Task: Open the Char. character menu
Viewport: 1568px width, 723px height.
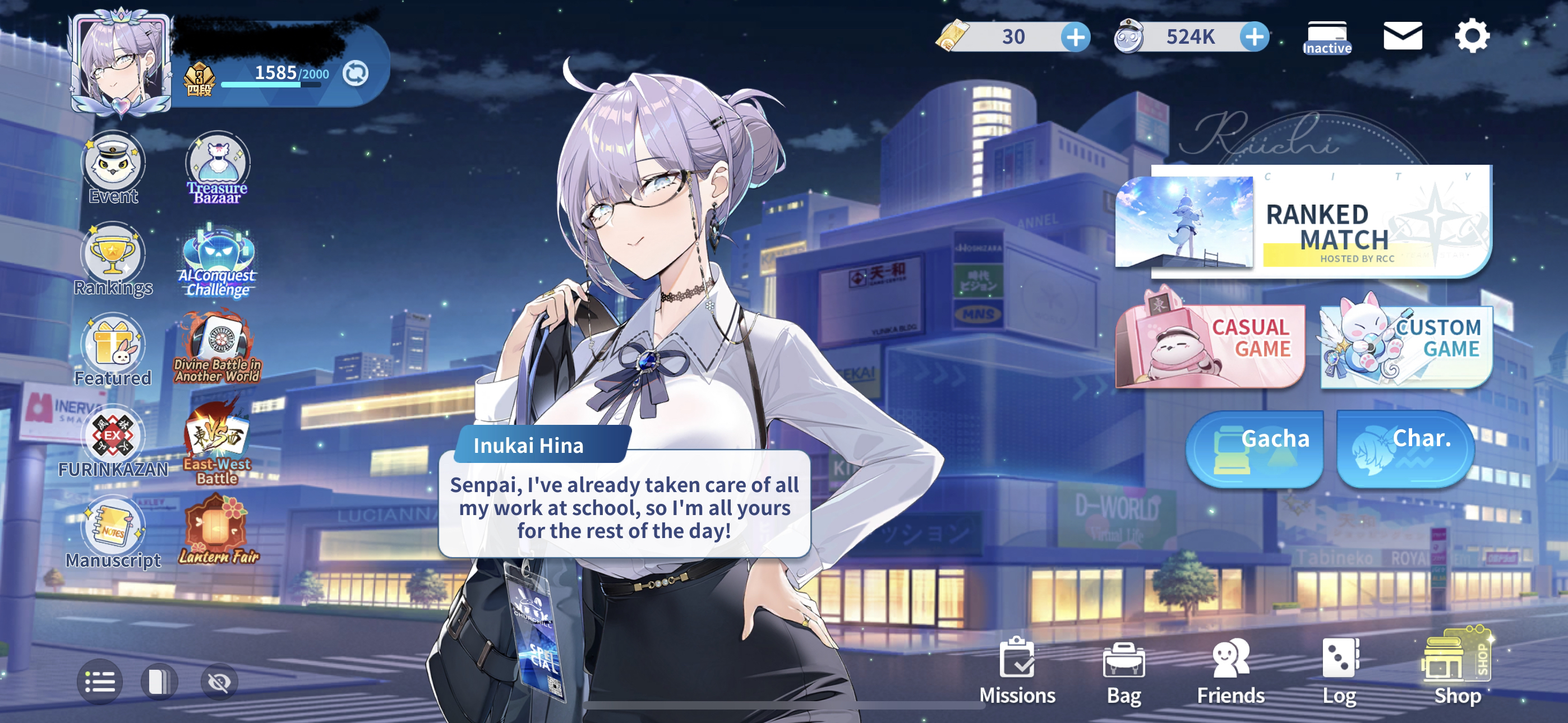Action: tap(1405, 449)
